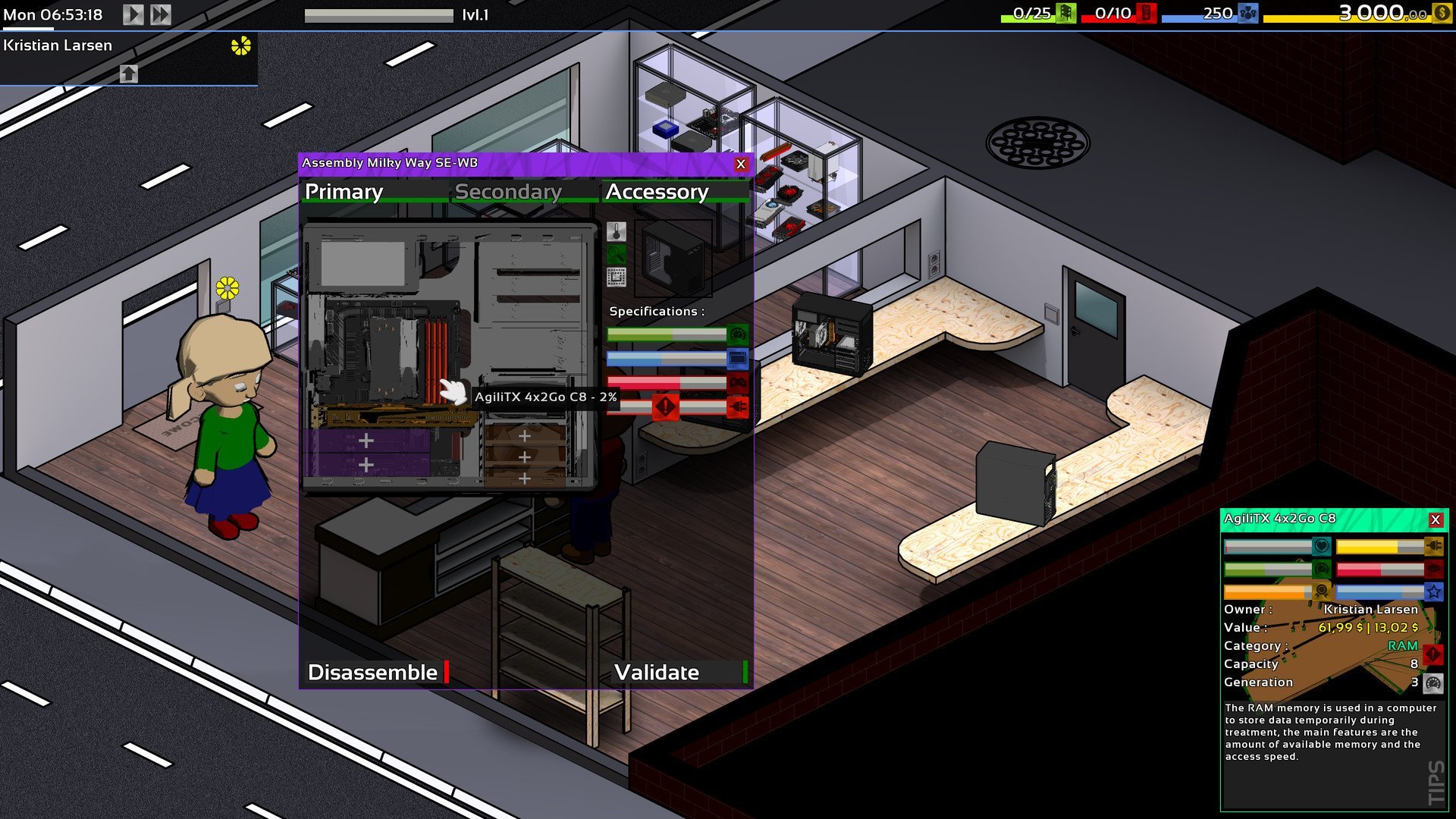Close the Assembly Milky Way window
The image size is (1456, 819).
click(x=741, y=164)
